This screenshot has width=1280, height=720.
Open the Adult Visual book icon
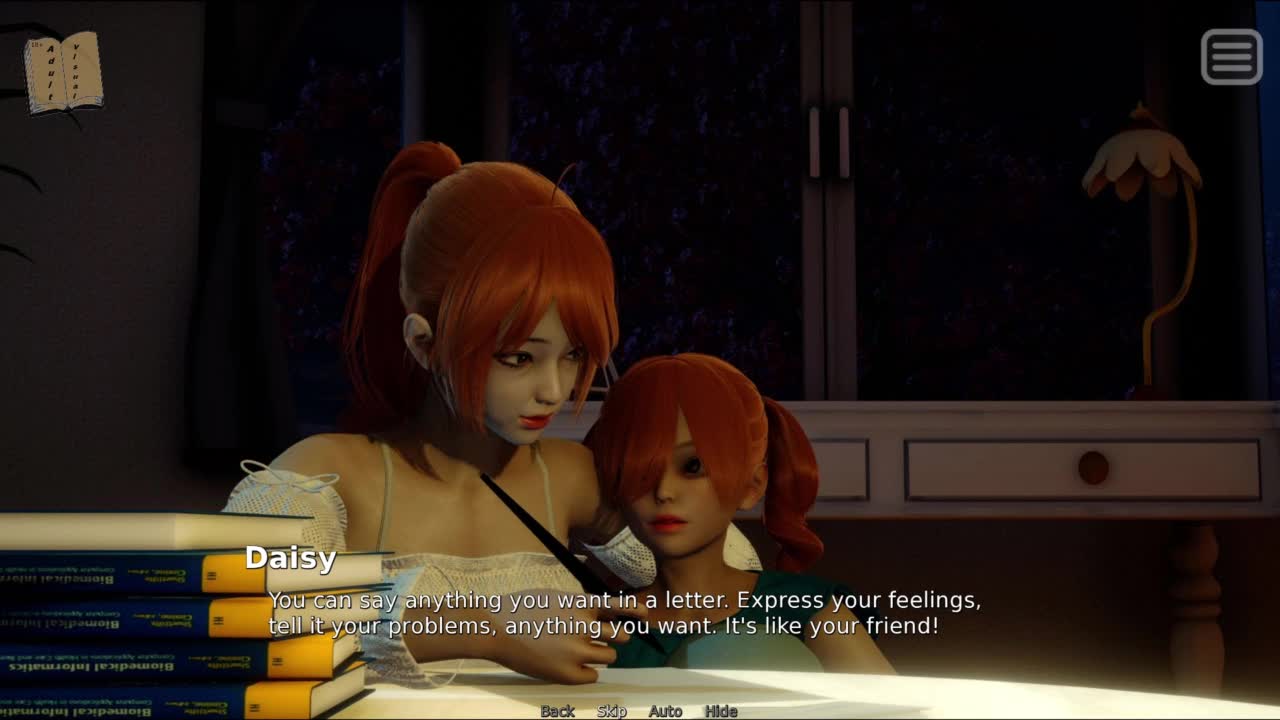(x=63, y=73)
